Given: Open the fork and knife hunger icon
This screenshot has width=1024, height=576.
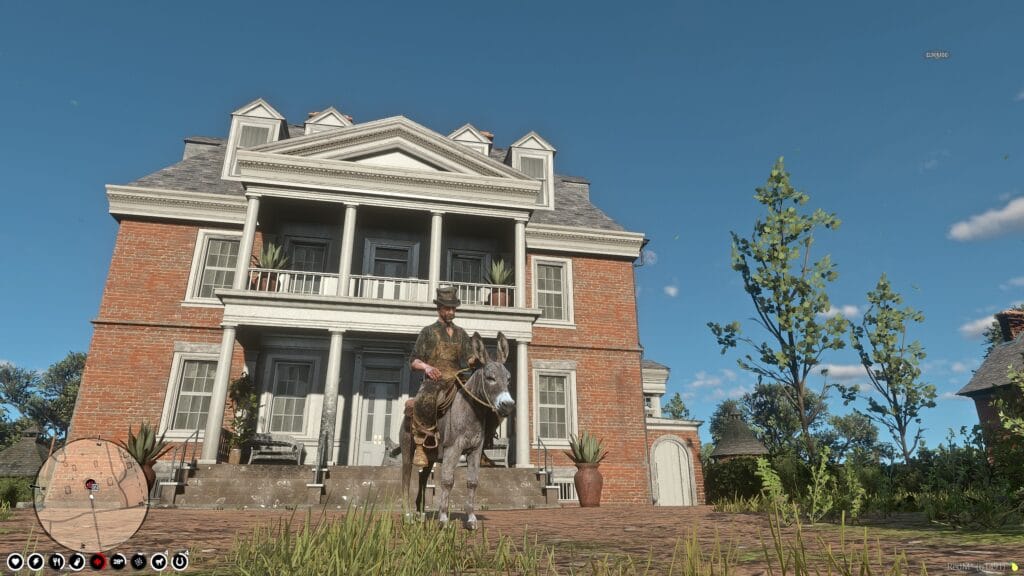Looking at the screenshot, I should coord(57,561).
